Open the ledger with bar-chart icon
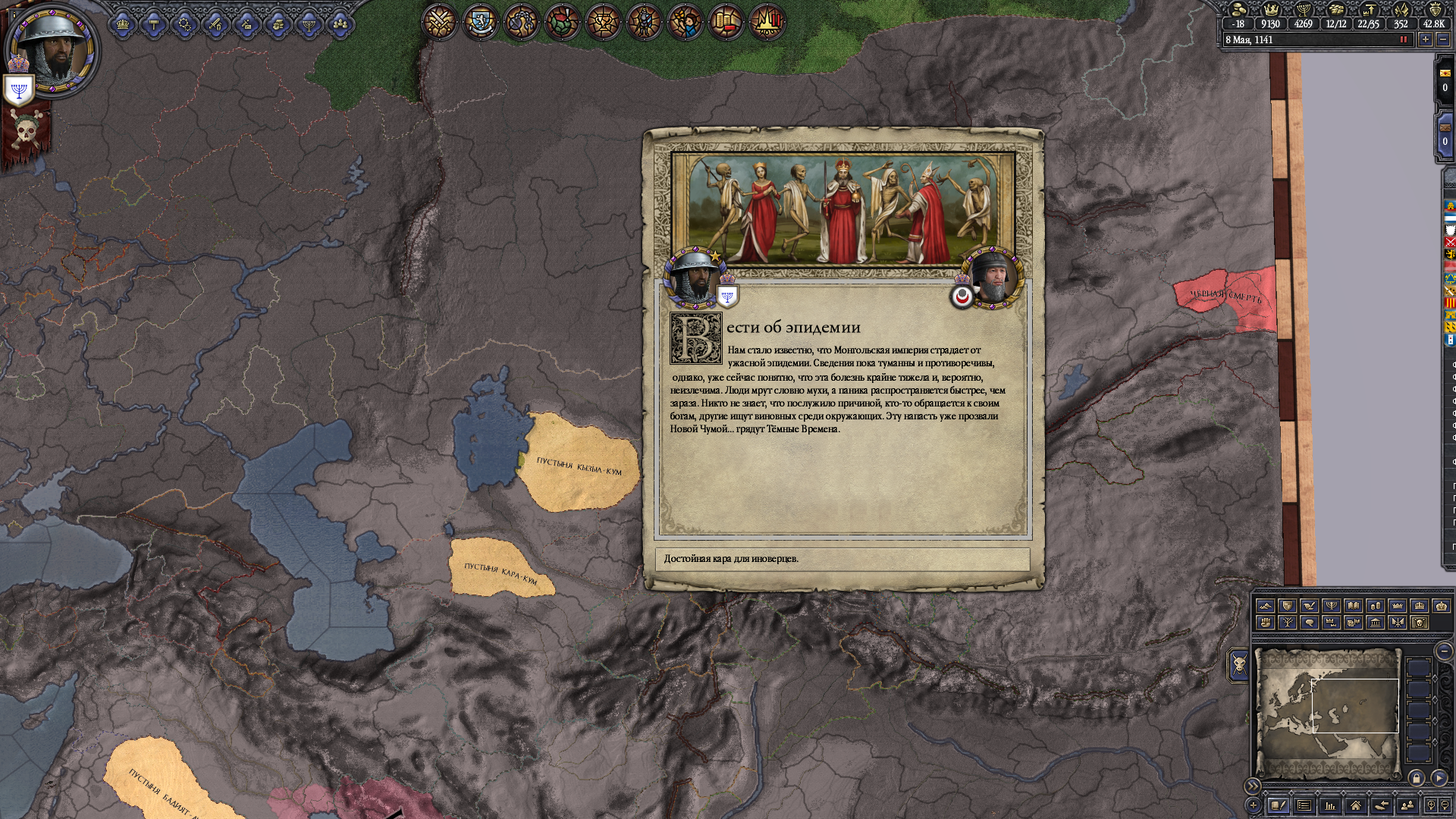 tap(1329, 805)
